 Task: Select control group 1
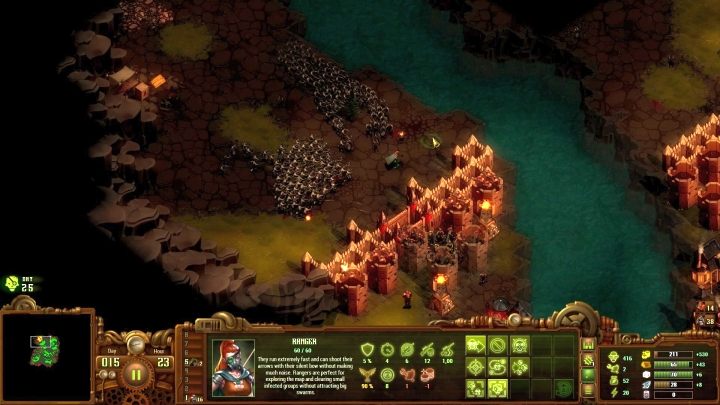coord(184,398)
